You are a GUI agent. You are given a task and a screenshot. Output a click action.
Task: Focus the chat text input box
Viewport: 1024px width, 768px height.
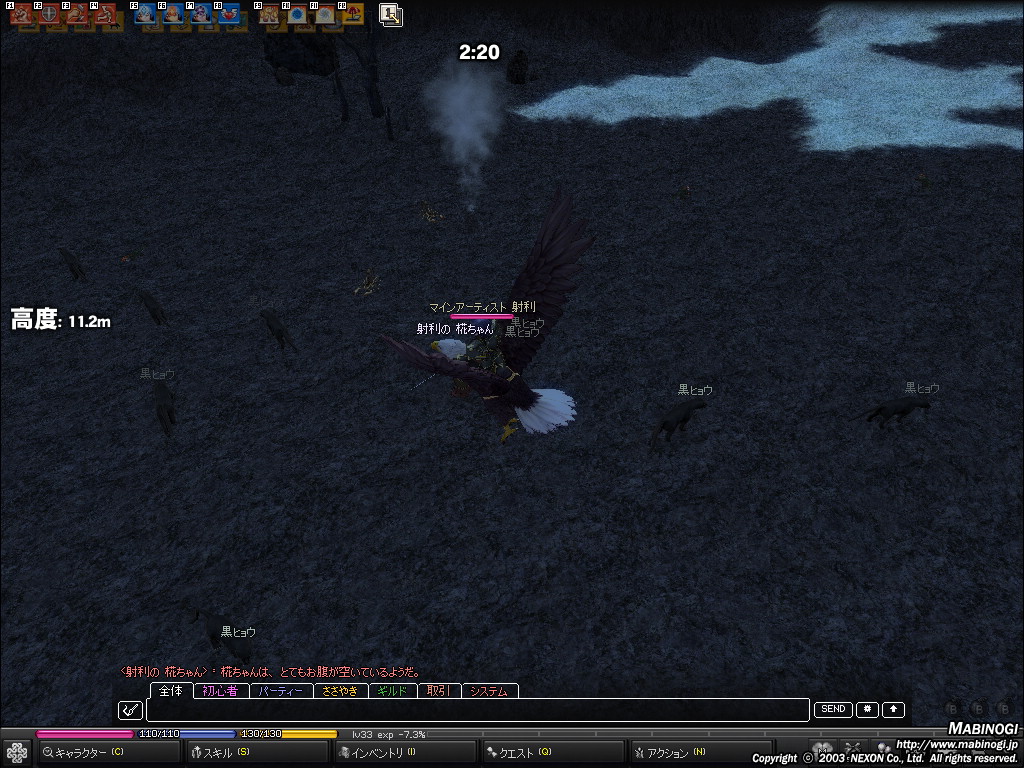477,710
